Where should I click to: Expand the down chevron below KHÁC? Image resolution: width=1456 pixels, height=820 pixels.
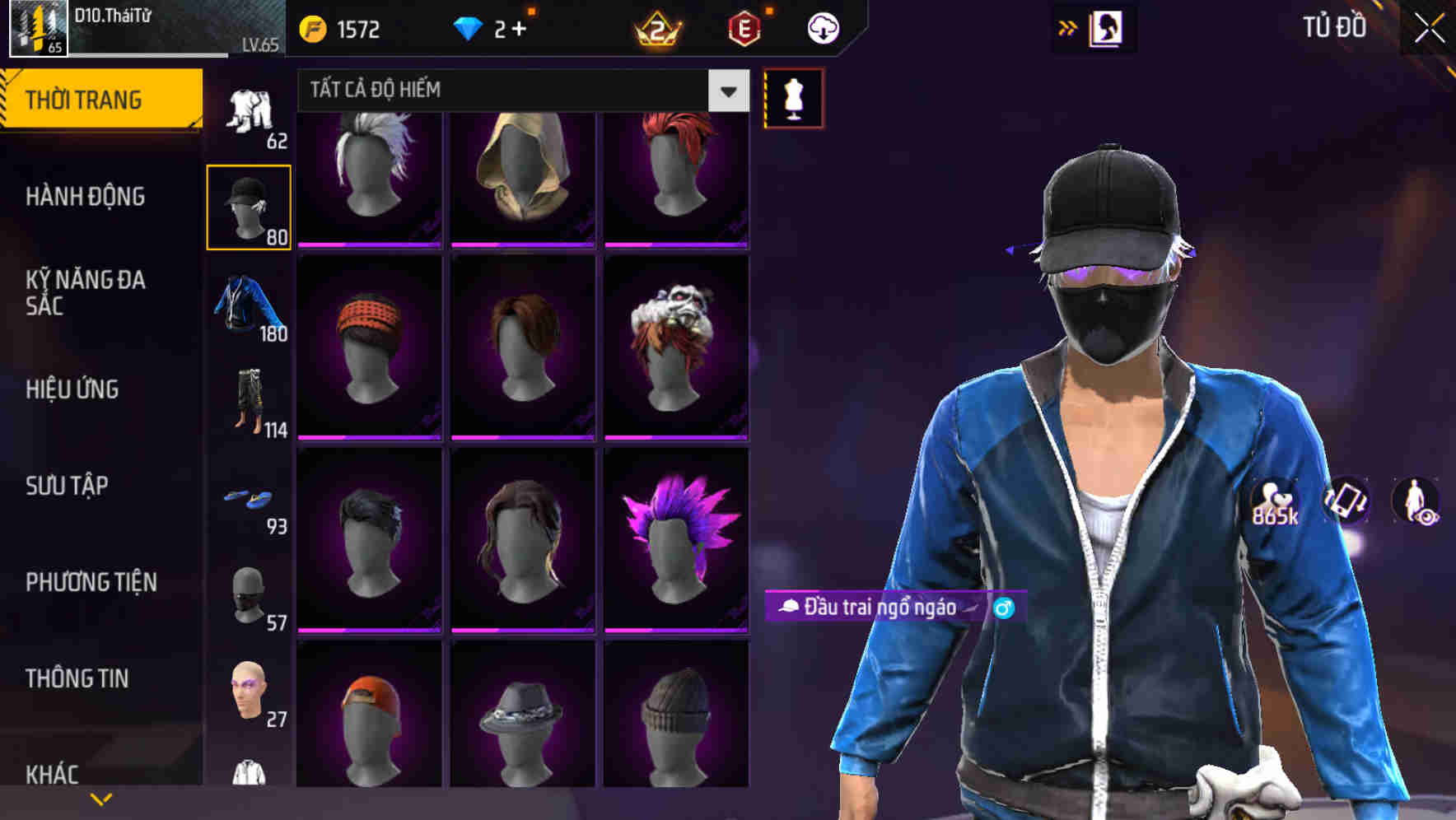pos(101,798)
